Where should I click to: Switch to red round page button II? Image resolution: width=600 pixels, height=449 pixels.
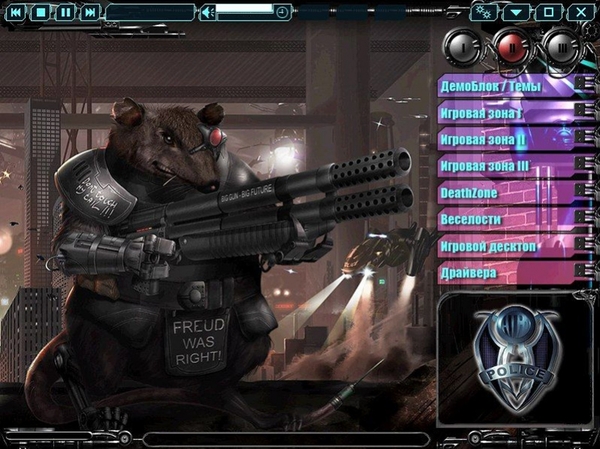512,46
